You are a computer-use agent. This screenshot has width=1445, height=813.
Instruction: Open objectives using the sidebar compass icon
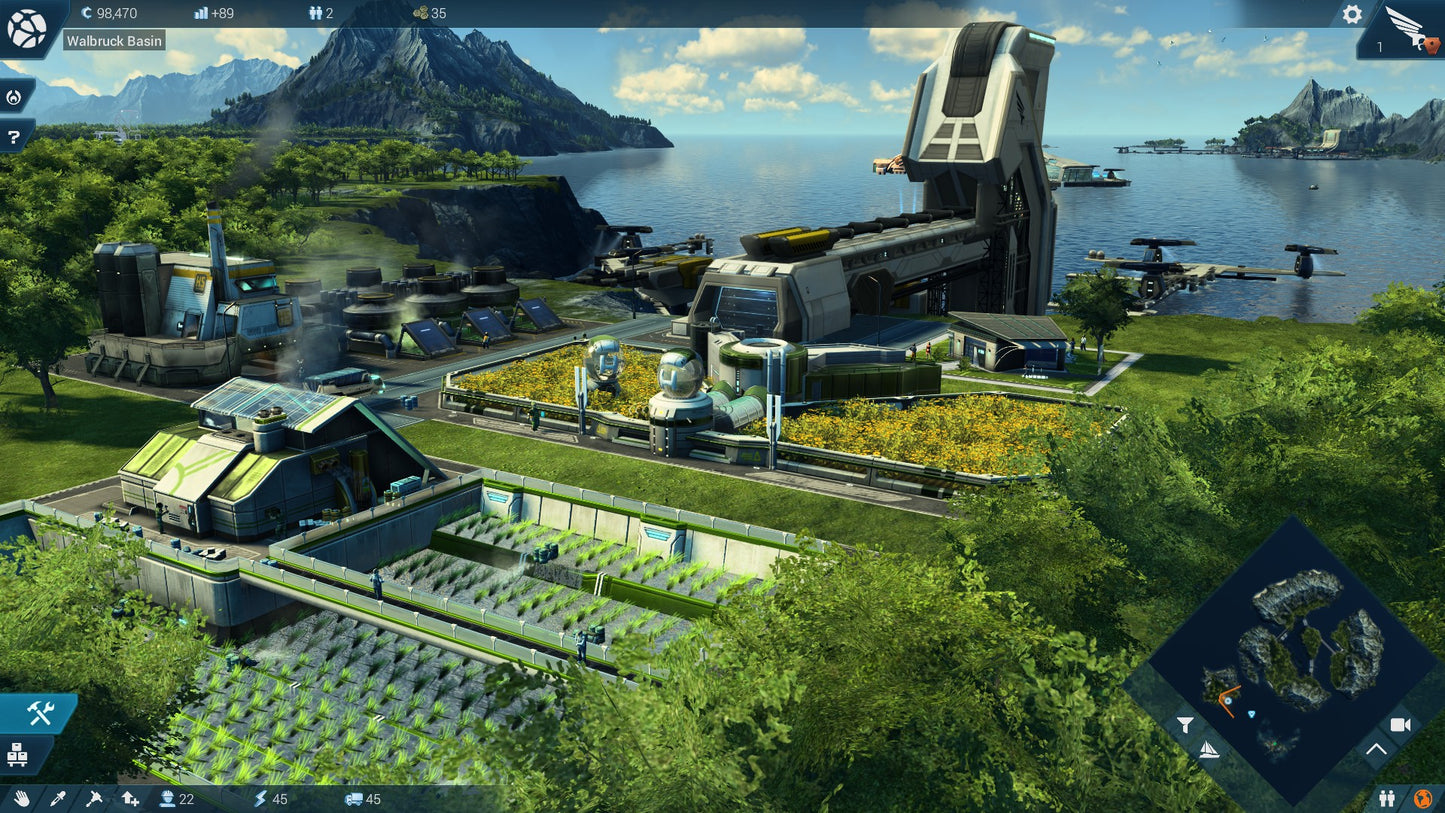[14, 96]
